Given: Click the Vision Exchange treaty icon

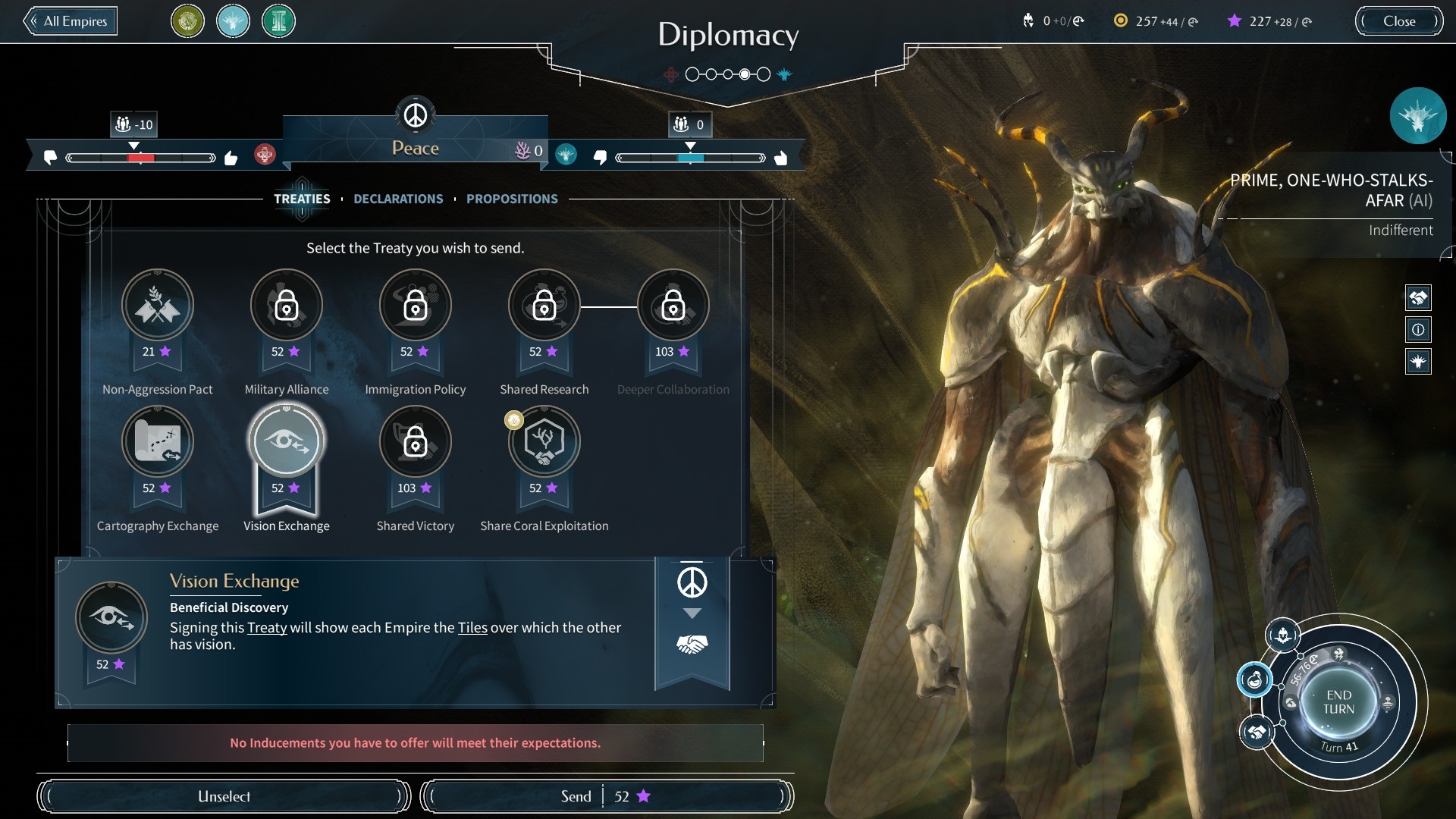Looking at the screenshot, I should 287,442.
